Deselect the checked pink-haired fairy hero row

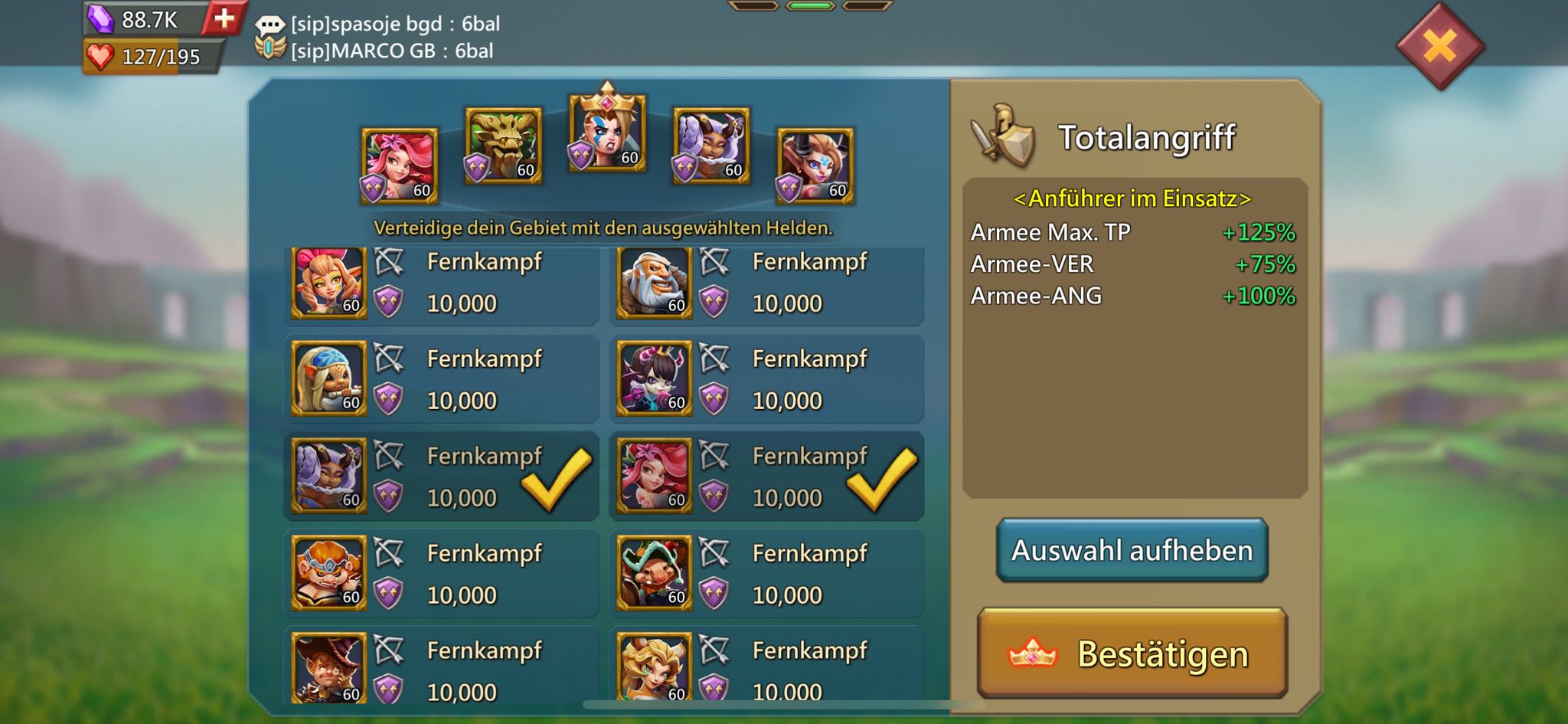(x=766, y=476)
